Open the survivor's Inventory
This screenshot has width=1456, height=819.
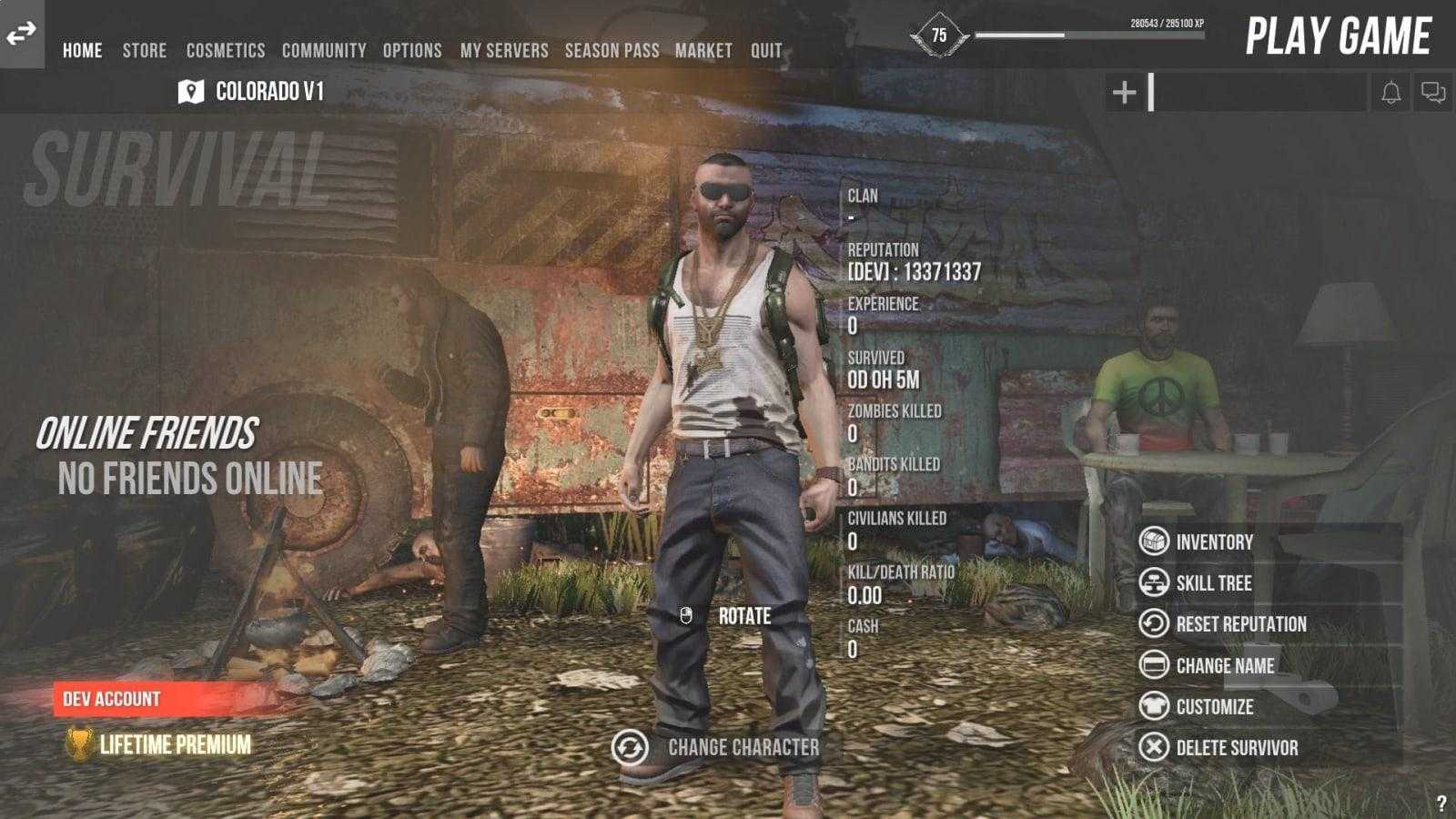tap(1214, 542)
